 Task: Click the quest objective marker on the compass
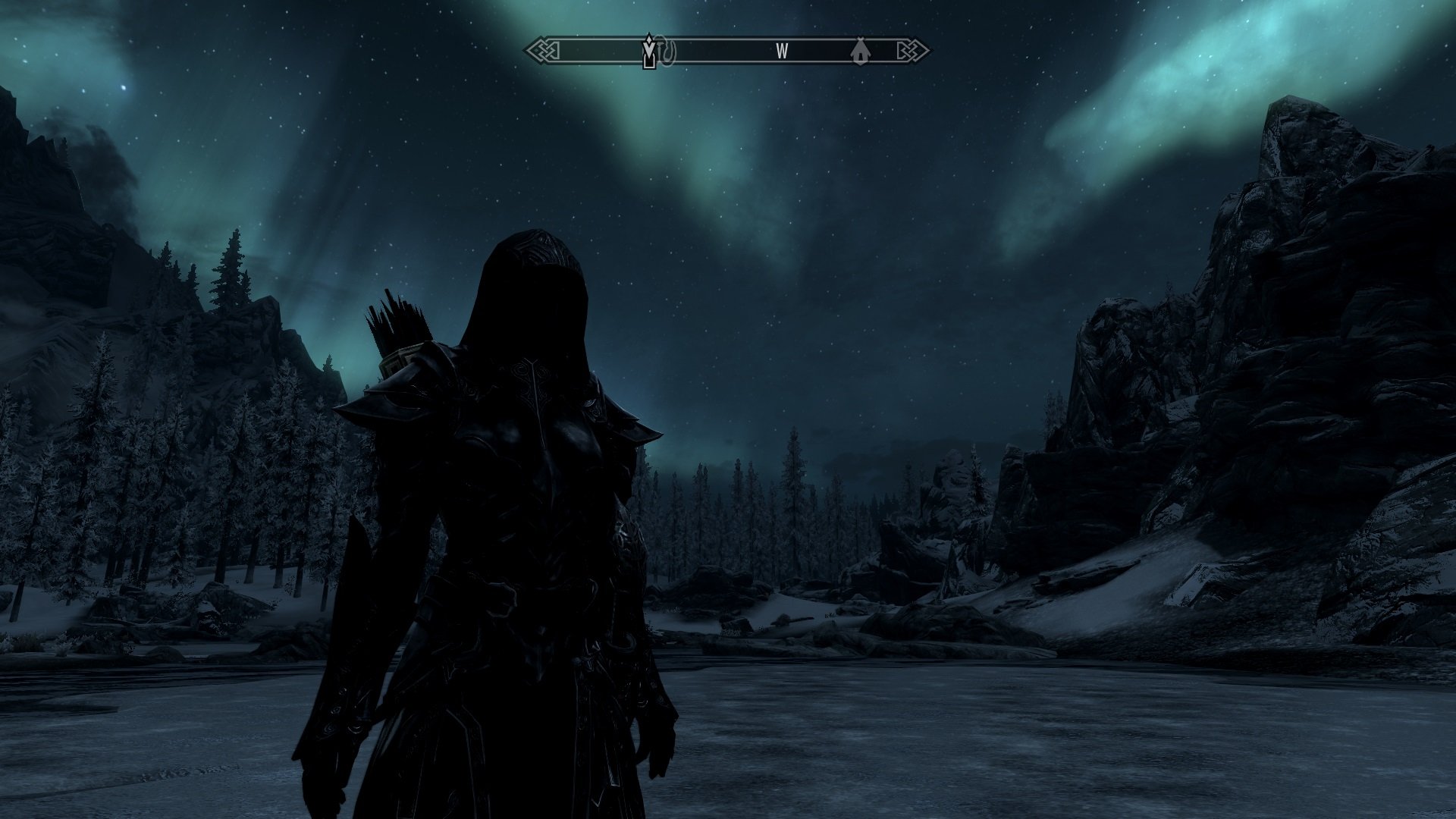click(x=649, y=52)
